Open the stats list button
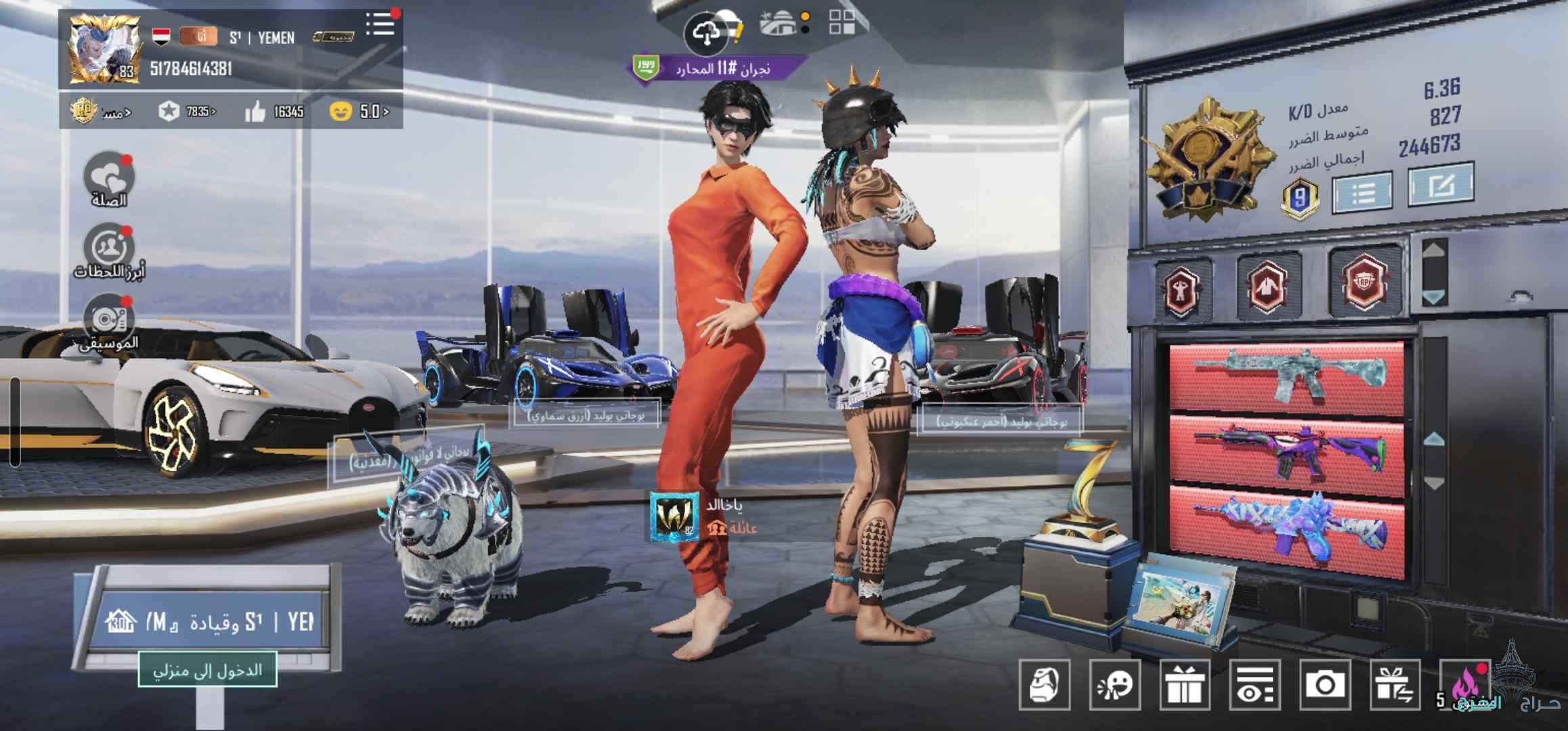The width and height of the screenshot is (1568, 731). point(1362,193)
